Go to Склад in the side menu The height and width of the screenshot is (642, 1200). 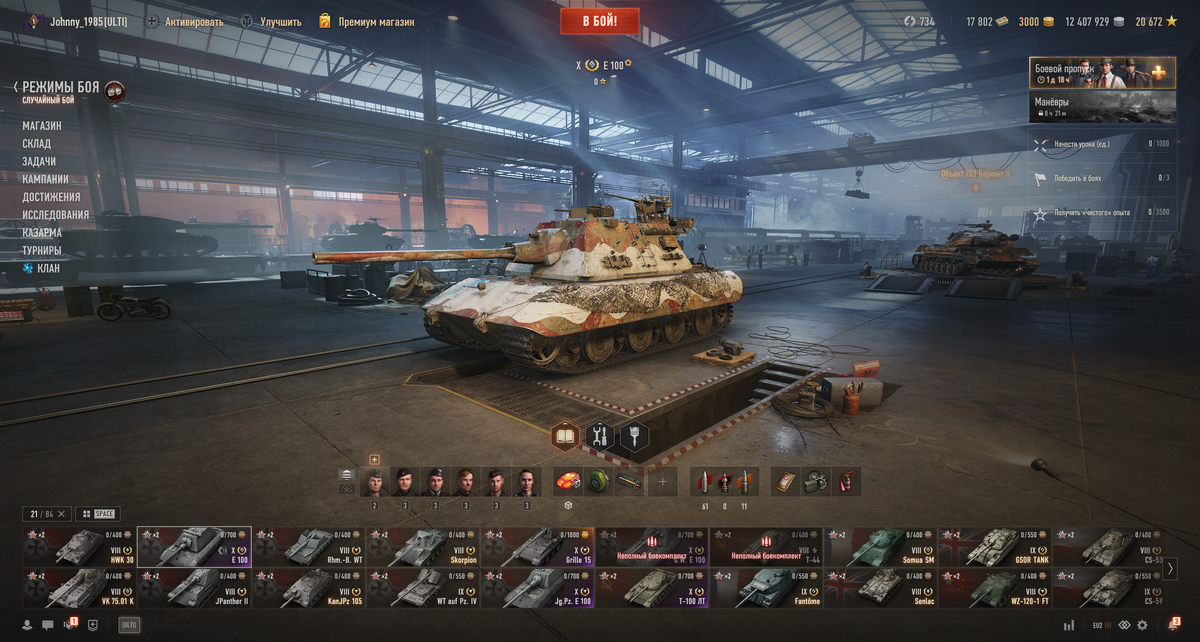pos(37,144)
